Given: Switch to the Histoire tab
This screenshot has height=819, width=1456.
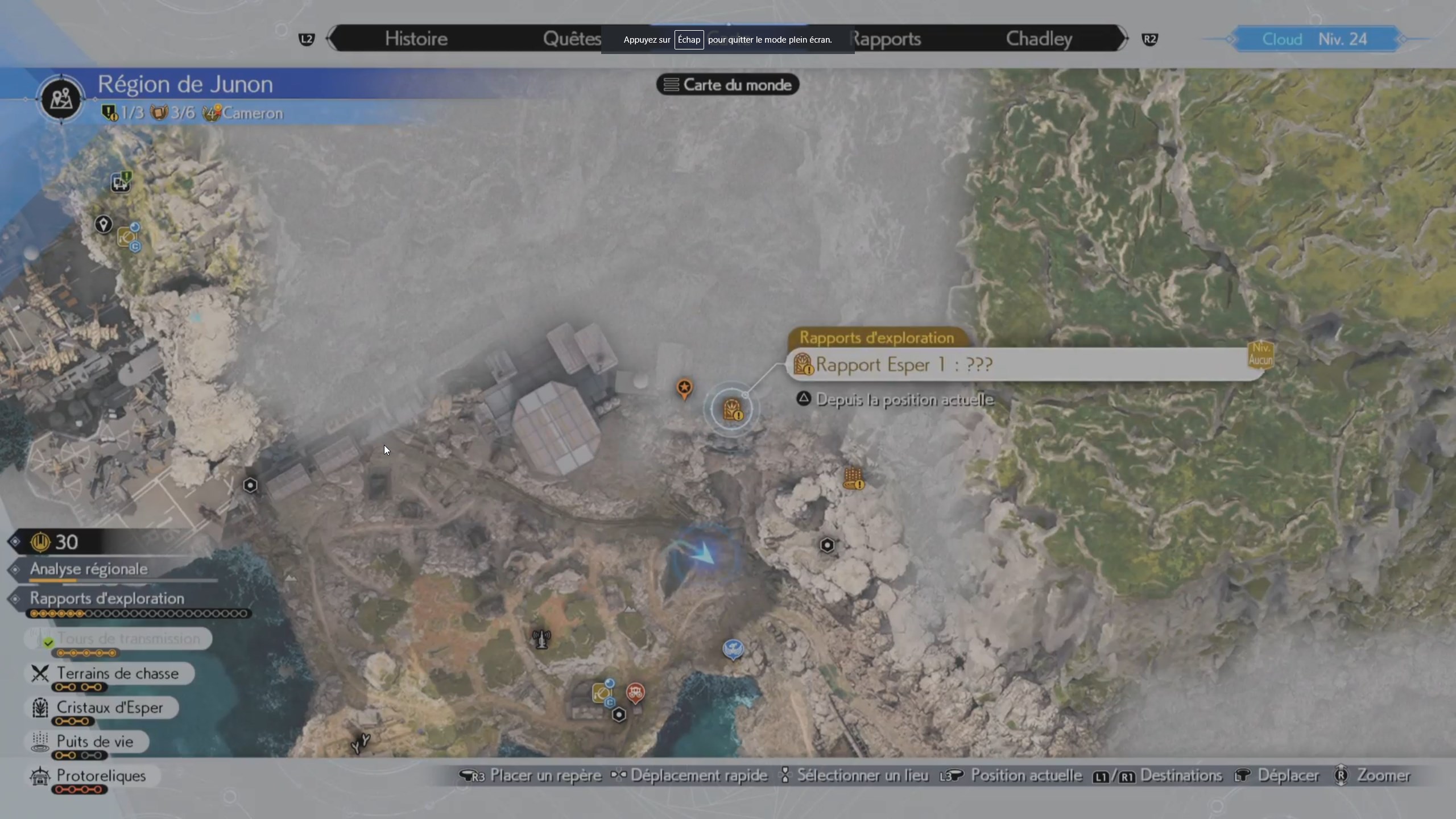Looking at the screenshot, I should (416, 39).
